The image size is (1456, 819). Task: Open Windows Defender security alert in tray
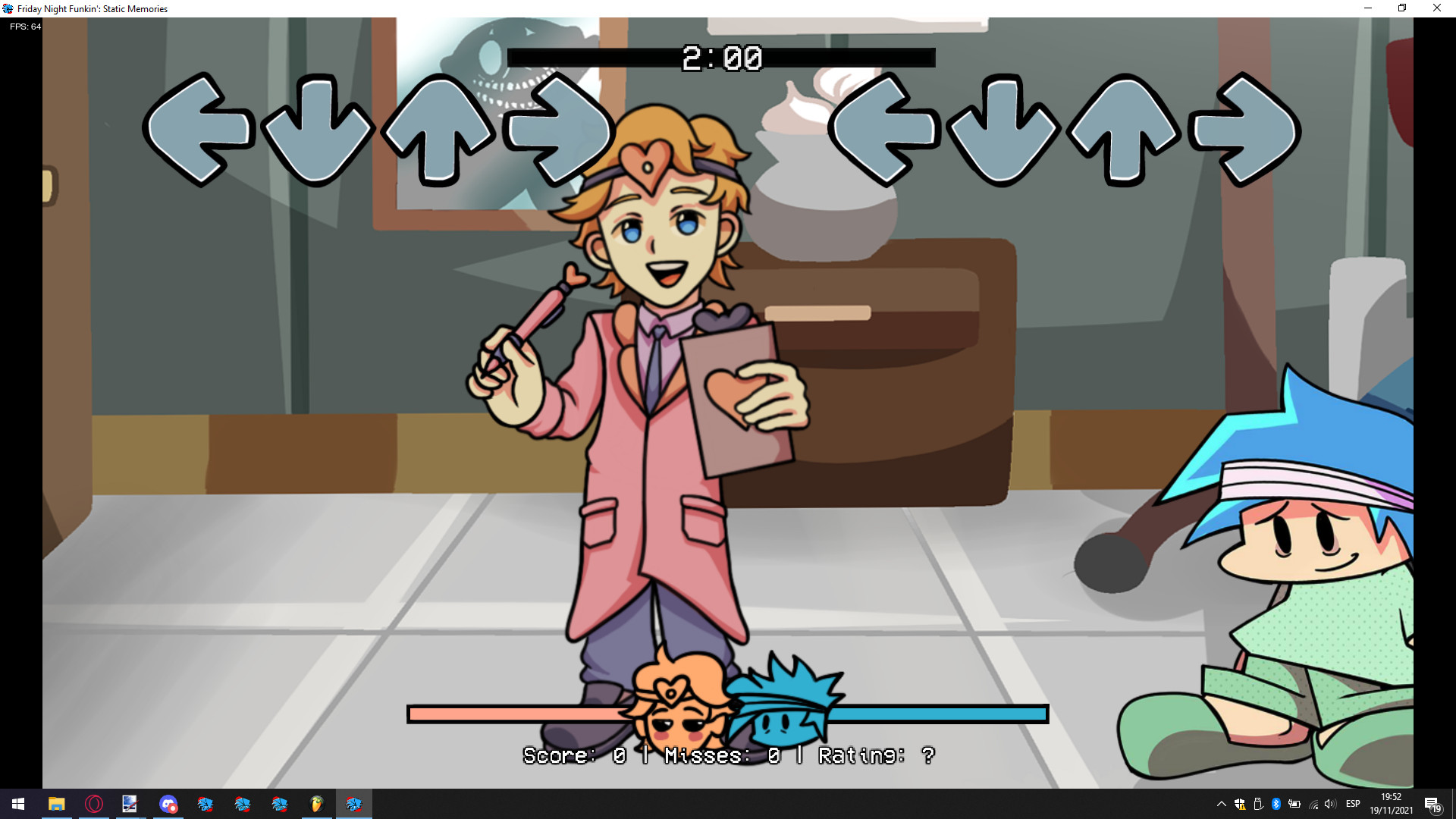[x=1241, y=805]
